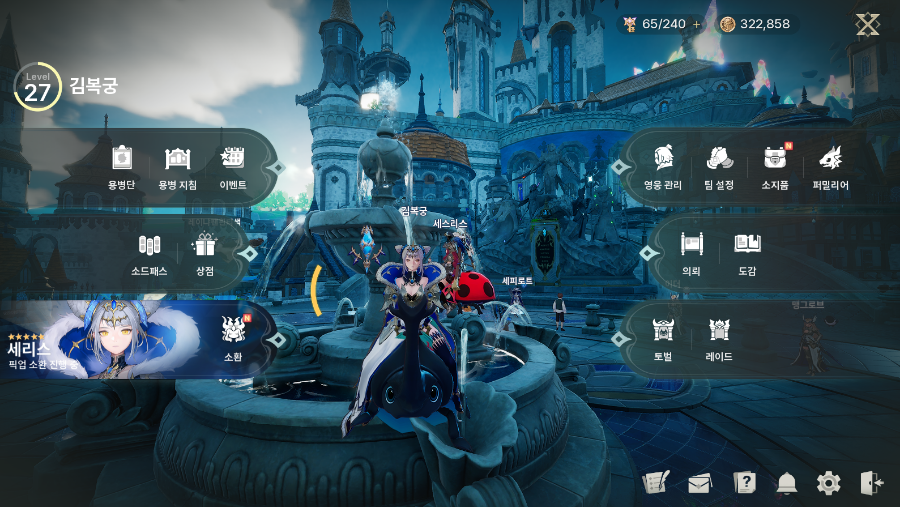Add stamina with the plus button

click(x=697, y=24)
